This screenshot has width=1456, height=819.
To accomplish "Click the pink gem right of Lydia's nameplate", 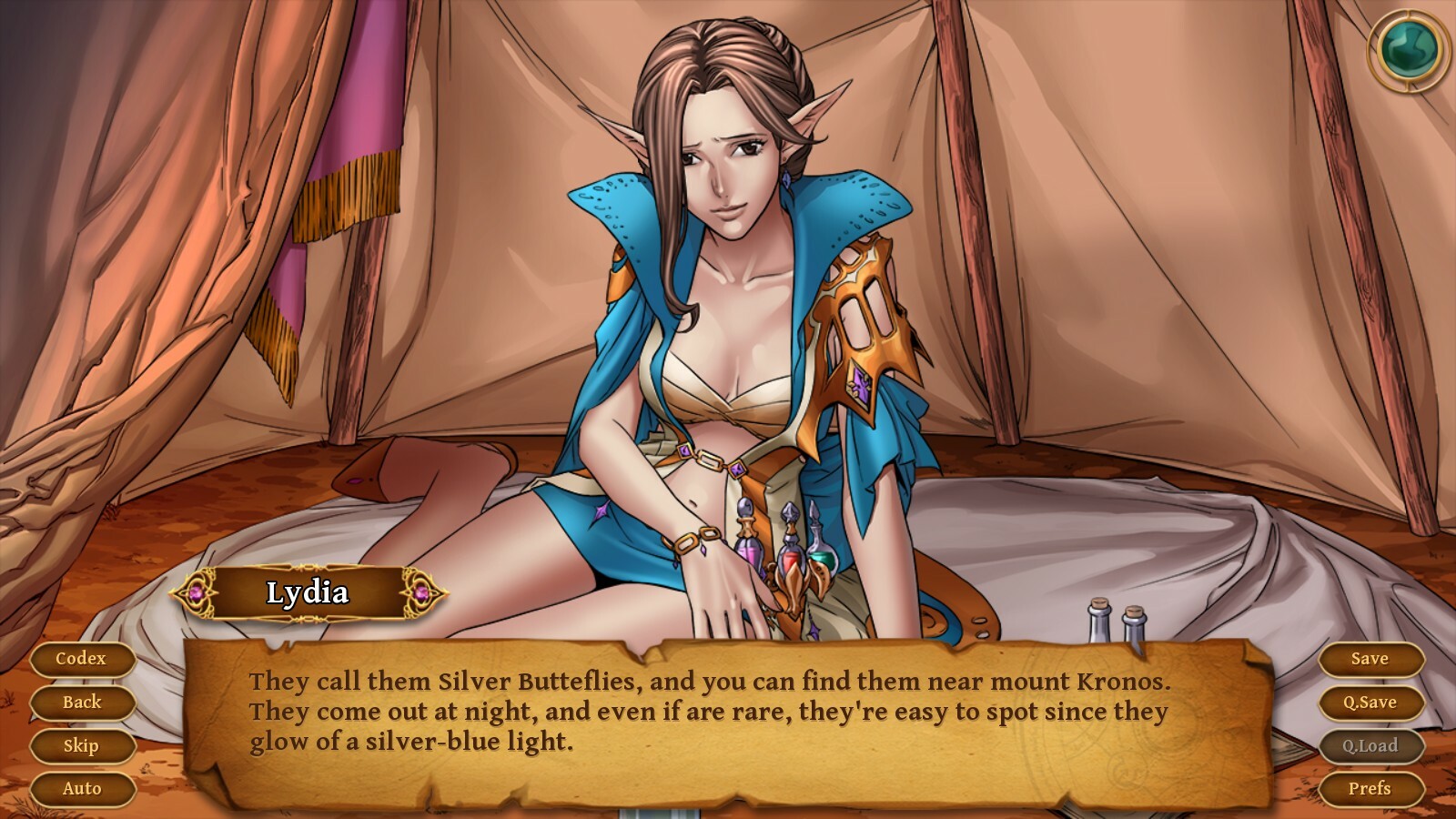I will click(x=420, y=592).
